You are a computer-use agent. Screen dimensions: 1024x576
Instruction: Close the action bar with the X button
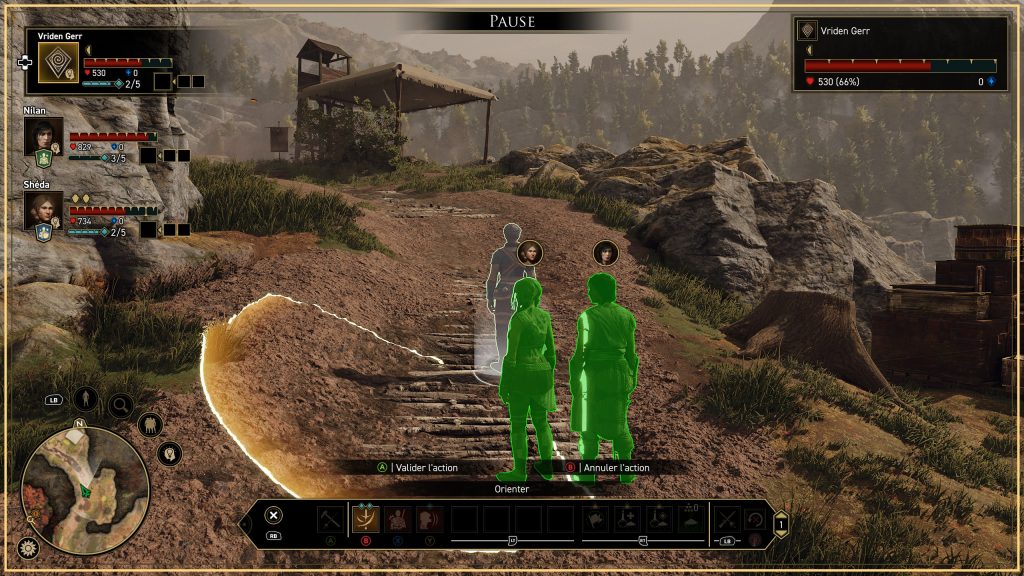click(274, 516)
